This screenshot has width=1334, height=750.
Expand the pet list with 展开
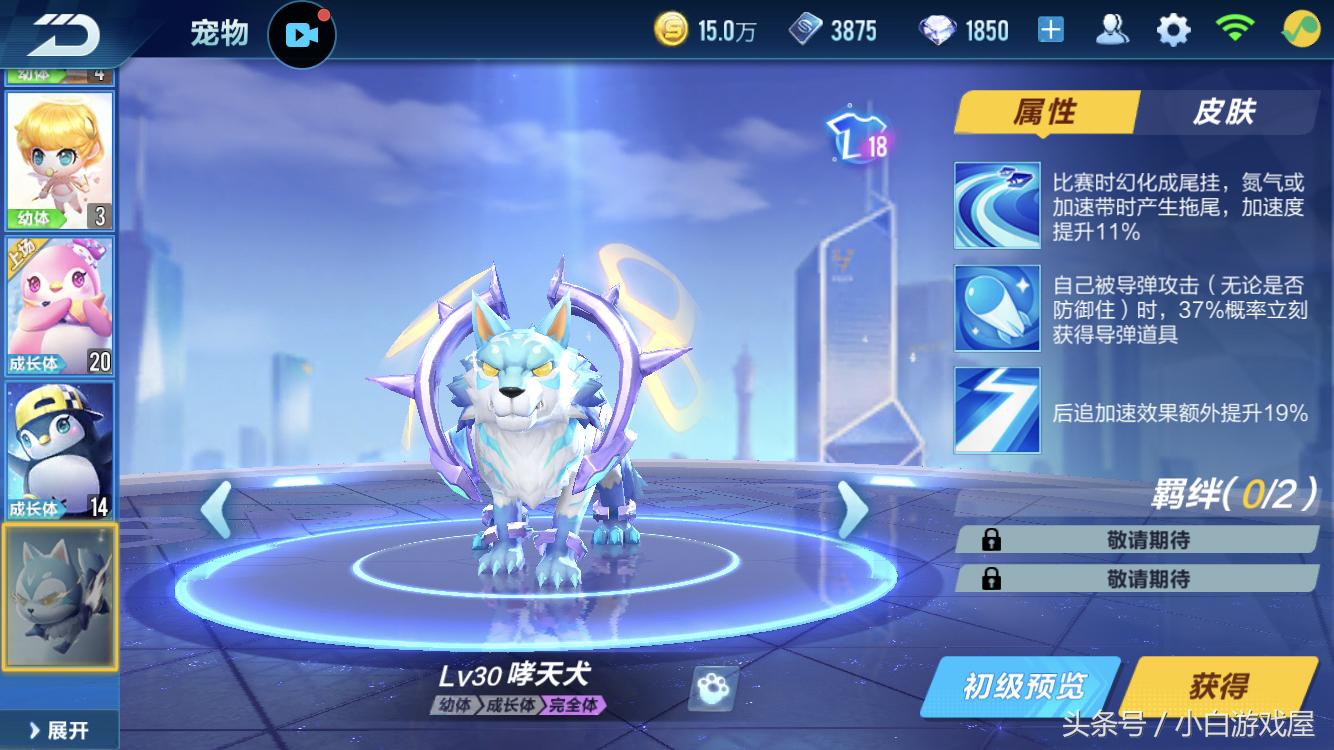pos(60,730)
